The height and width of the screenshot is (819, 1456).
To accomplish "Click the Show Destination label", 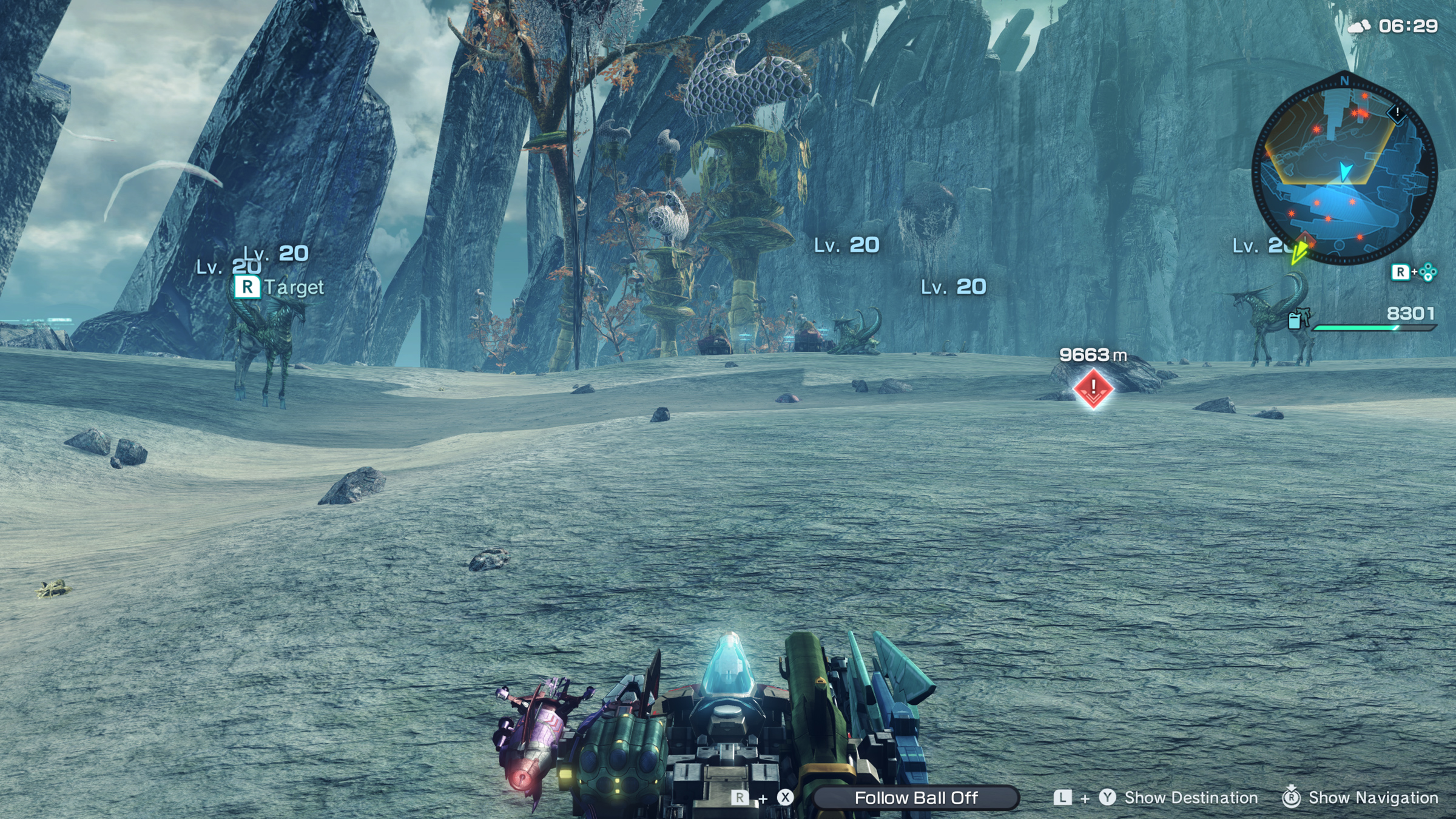I will tap(1191, 798).
